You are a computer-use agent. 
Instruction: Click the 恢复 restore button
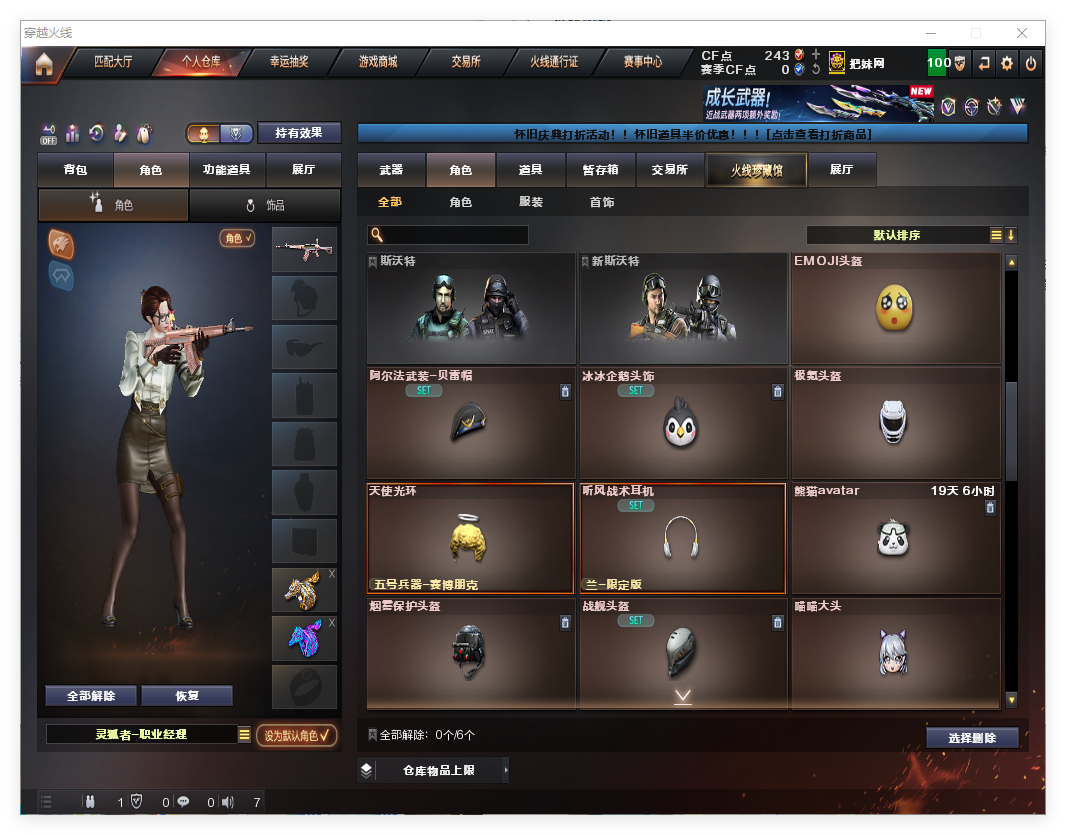pos(187,696)
